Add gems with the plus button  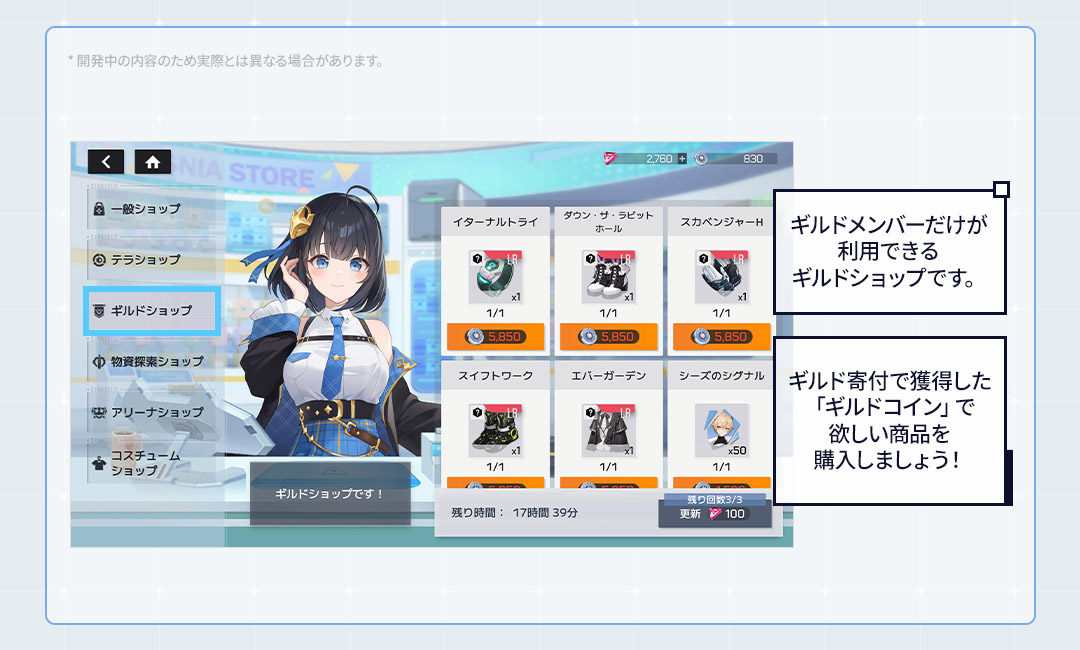click(x=682, y=159)
